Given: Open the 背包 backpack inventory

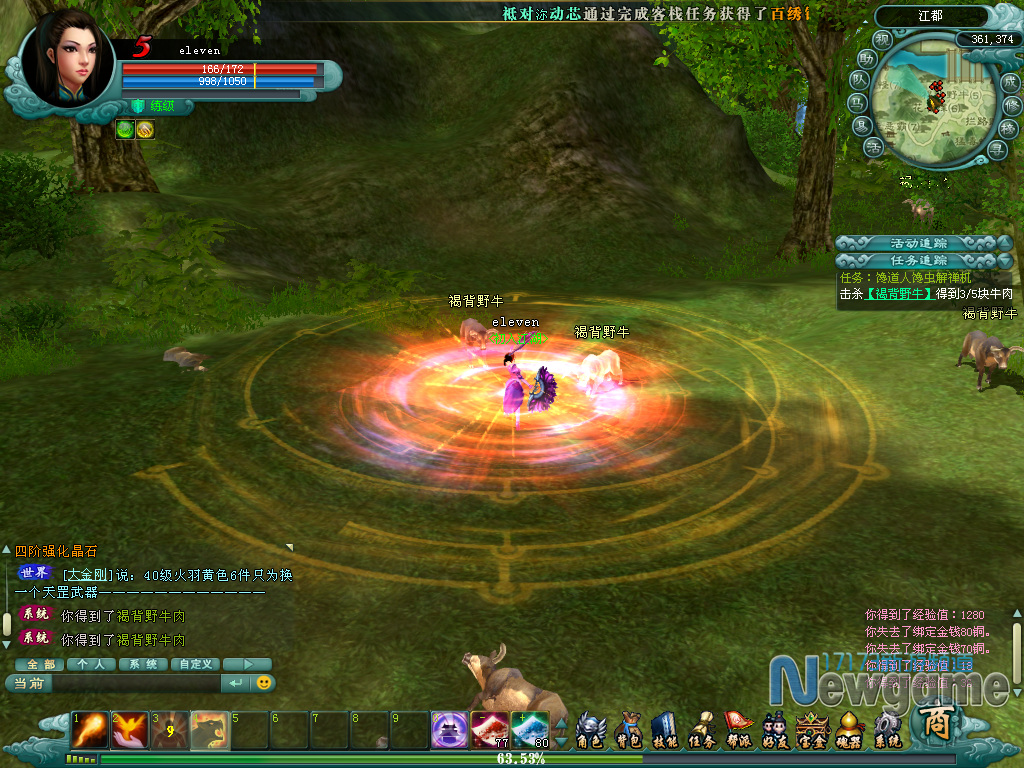Looking at the screenshot, I should (629, 731).
